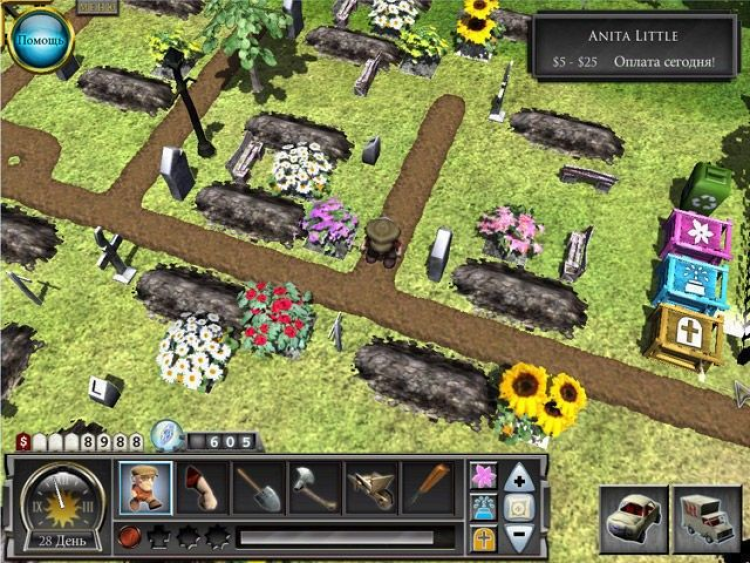Image resolution: width=750 pixels, height=563 pixels.
Task: Select the gravedigger character portrait
Action: point(145,488)
